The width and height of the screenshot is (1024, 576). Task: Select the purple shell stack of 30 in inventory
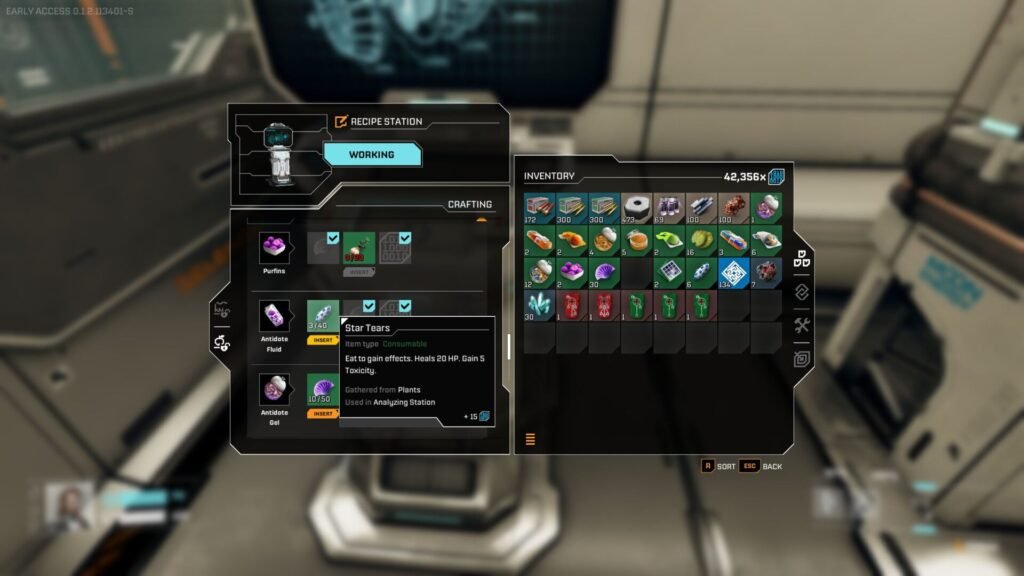coord(604,272)
